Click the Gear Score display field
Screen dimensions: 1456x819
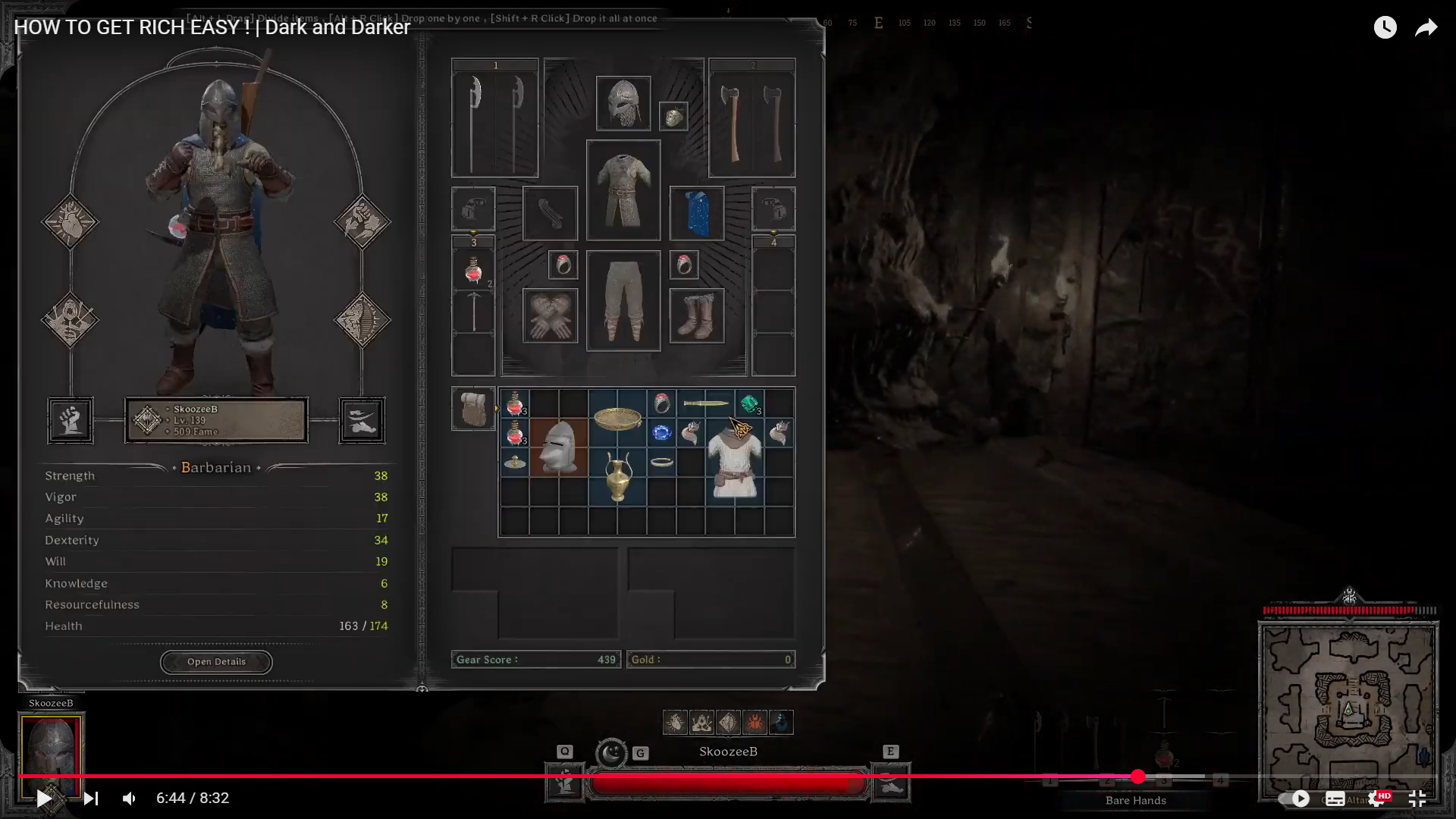pos(535,659)
